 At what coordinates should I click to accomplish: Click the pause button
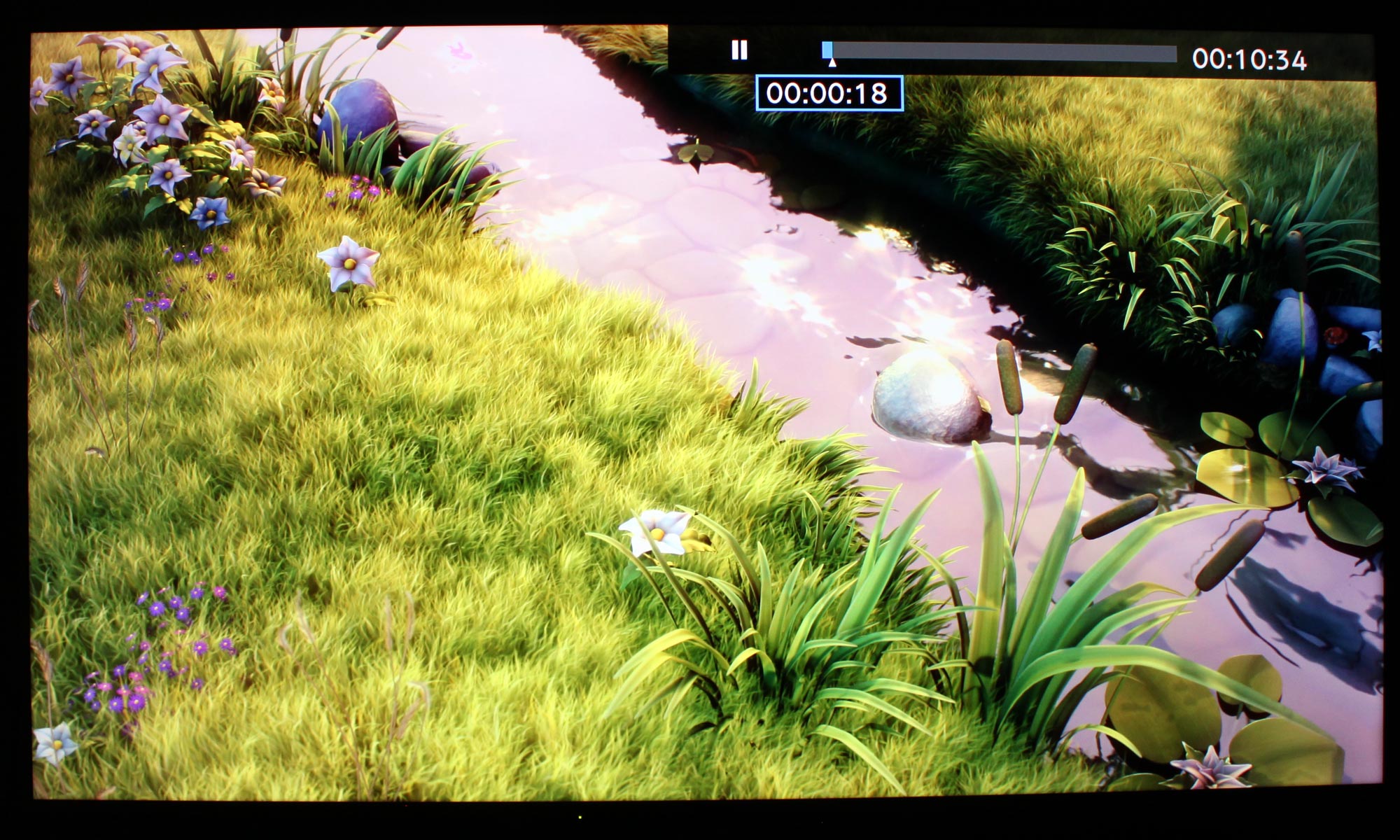[739, 50]
